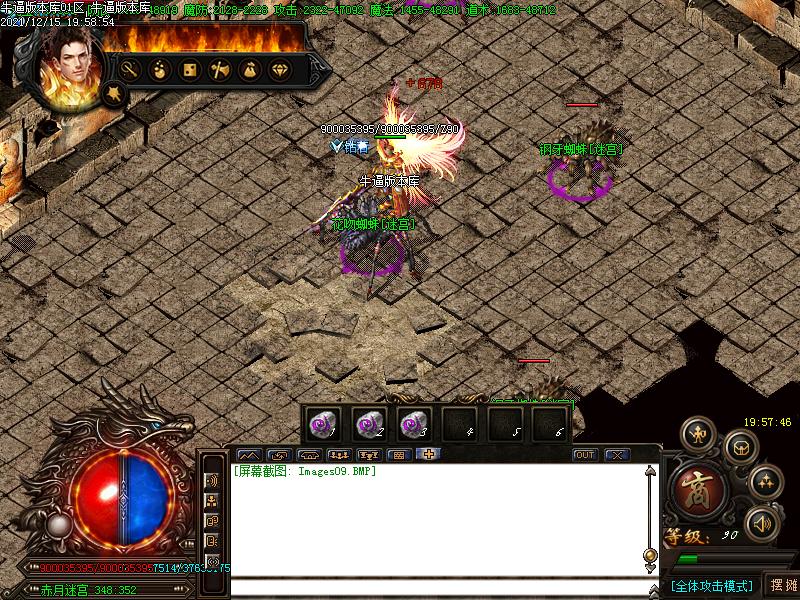Open the character figure round button
The image size is (800, 600).
(698, 434)
